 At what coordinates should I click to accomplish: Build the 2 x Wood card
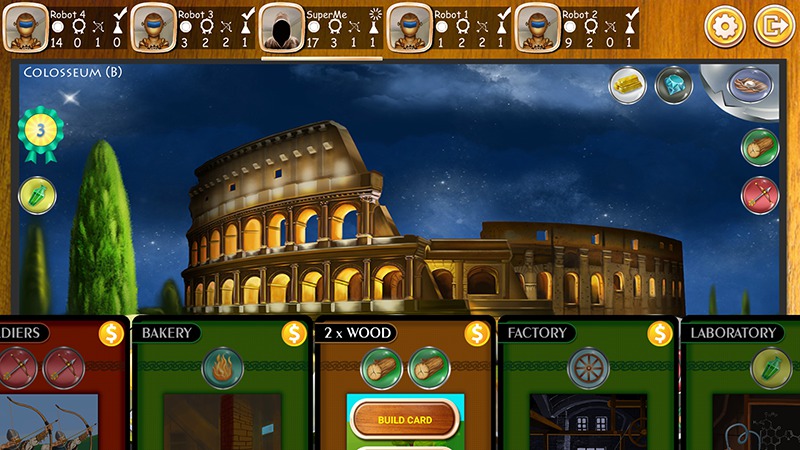tap(405, 420)
